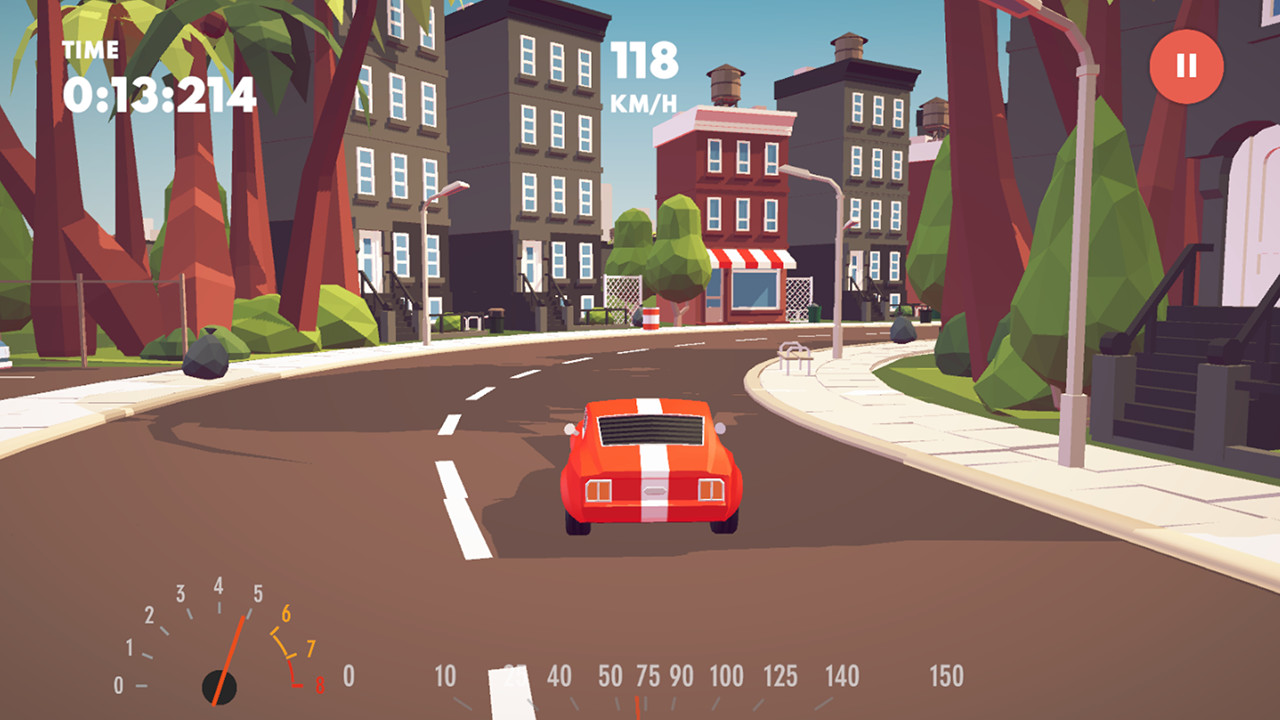Click the 8 redline value on the tachometer

pos(318,686)
